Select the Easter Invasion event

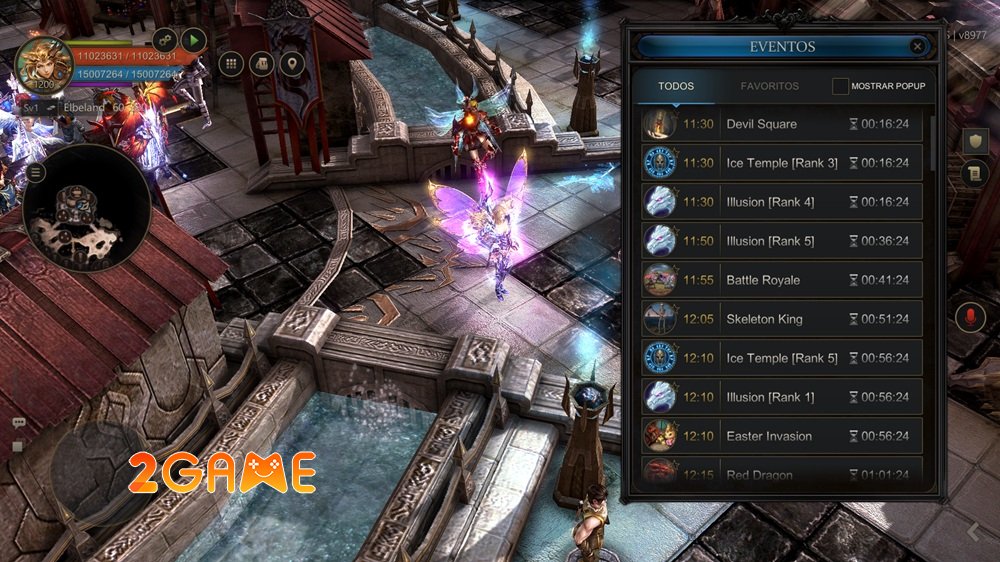point(781,436)
